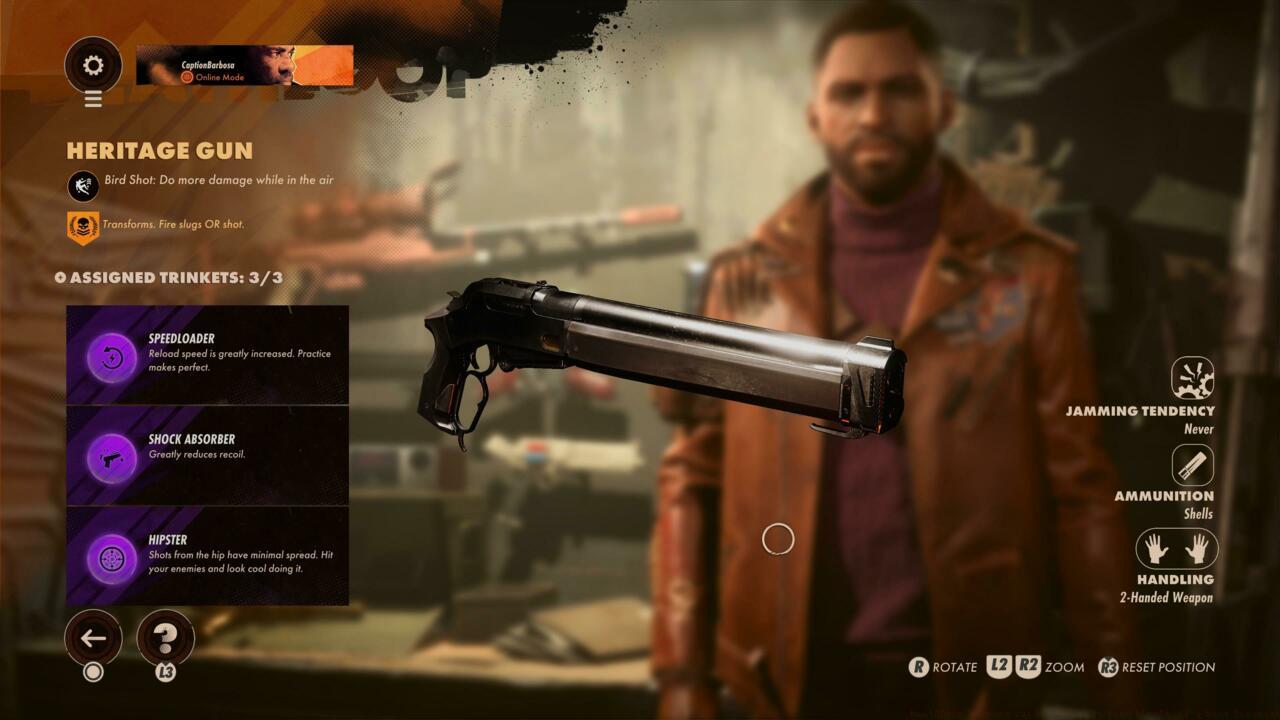
Task: Open the help panel via question mark
Action: click(167, 637)
